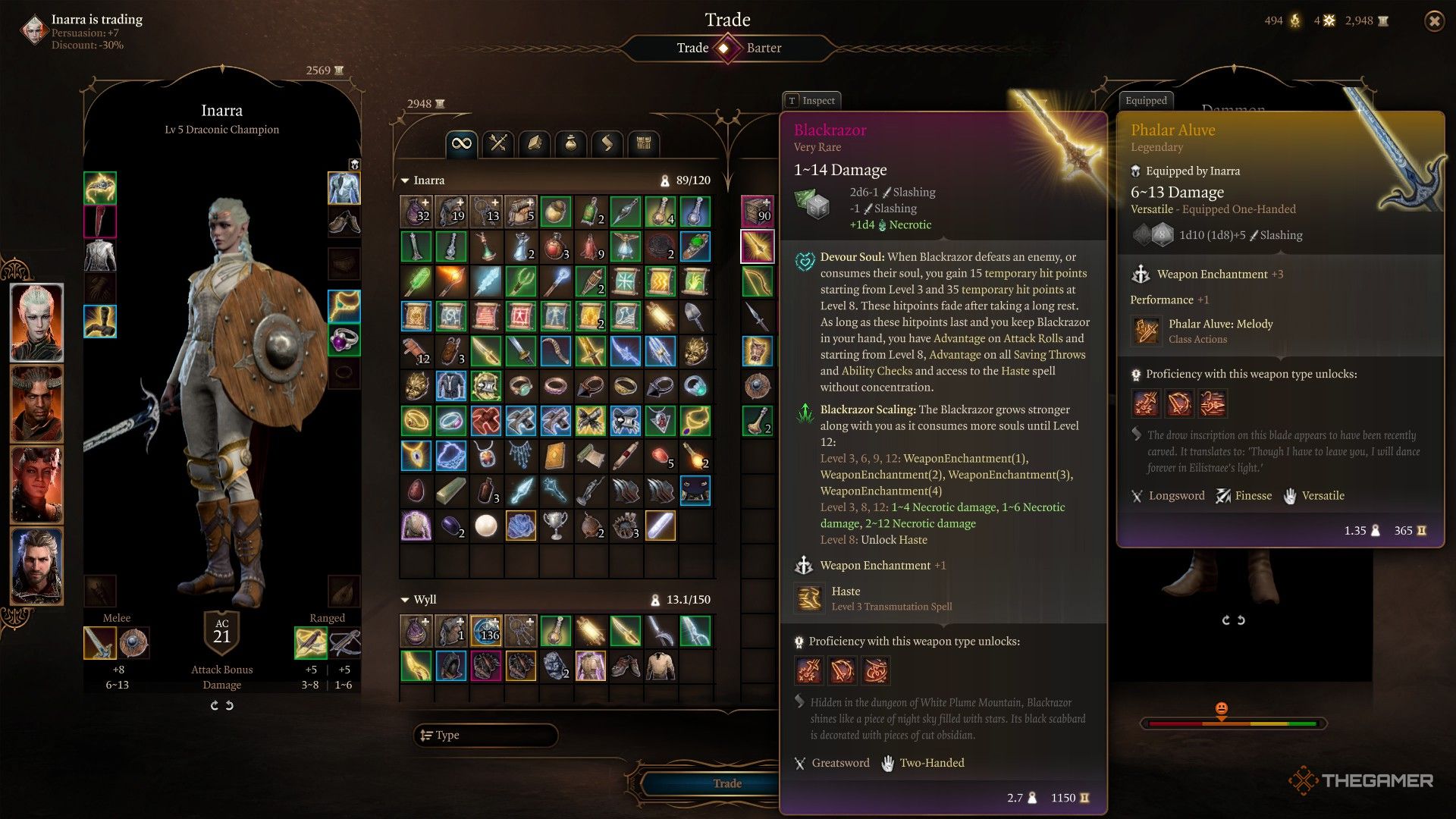Show all items with infinity tab
This screenshot has width=1456, height=819.
pyautogui.click(x=461, y=143)
